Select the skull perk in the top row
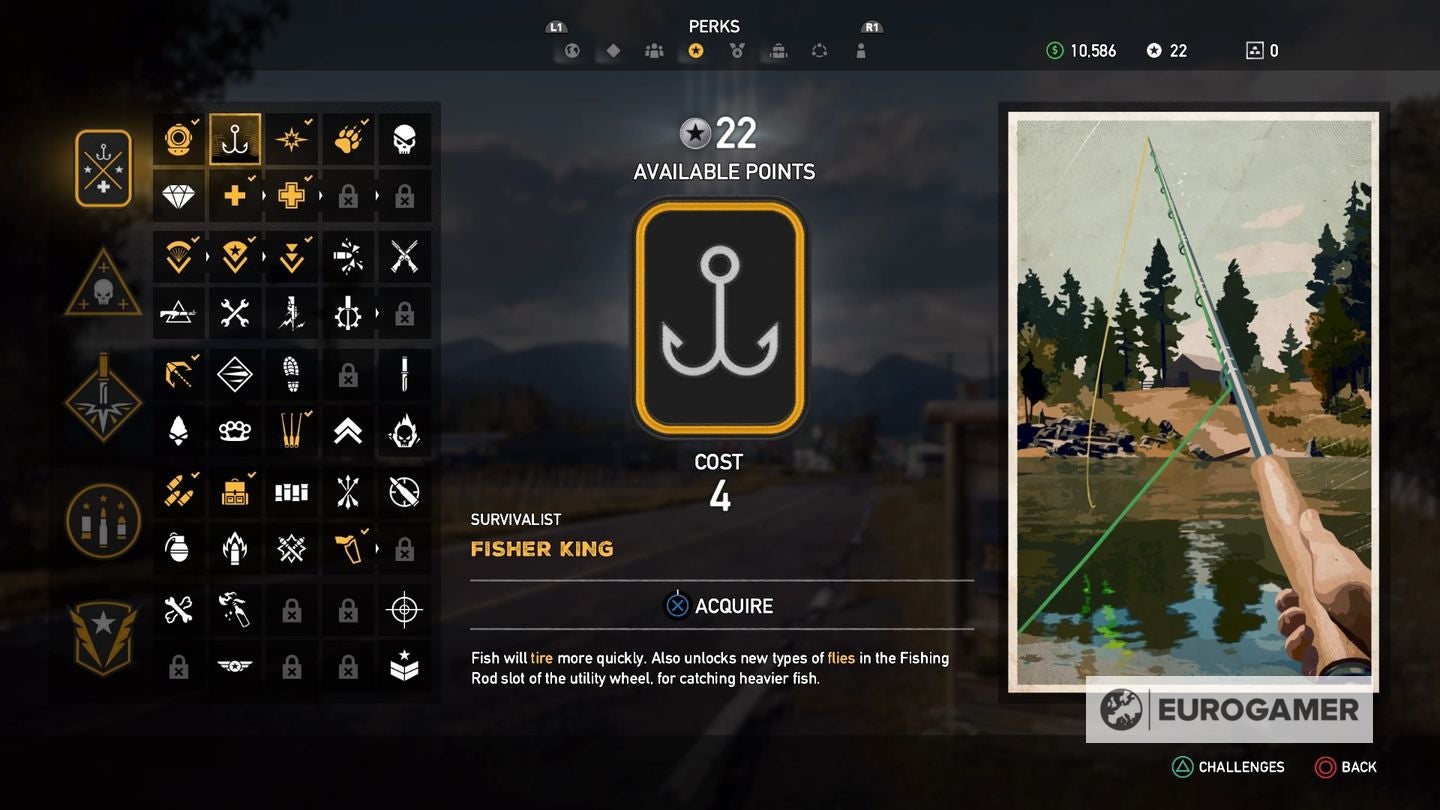The image size is (1440, 810). pyautogui.click(x=404, y=139)
